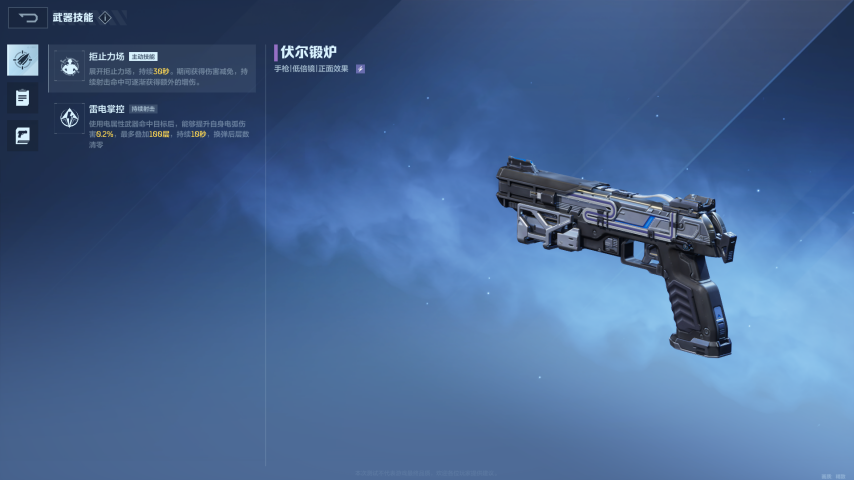Select the 拒止力场 skill entry

pos(153,68)
